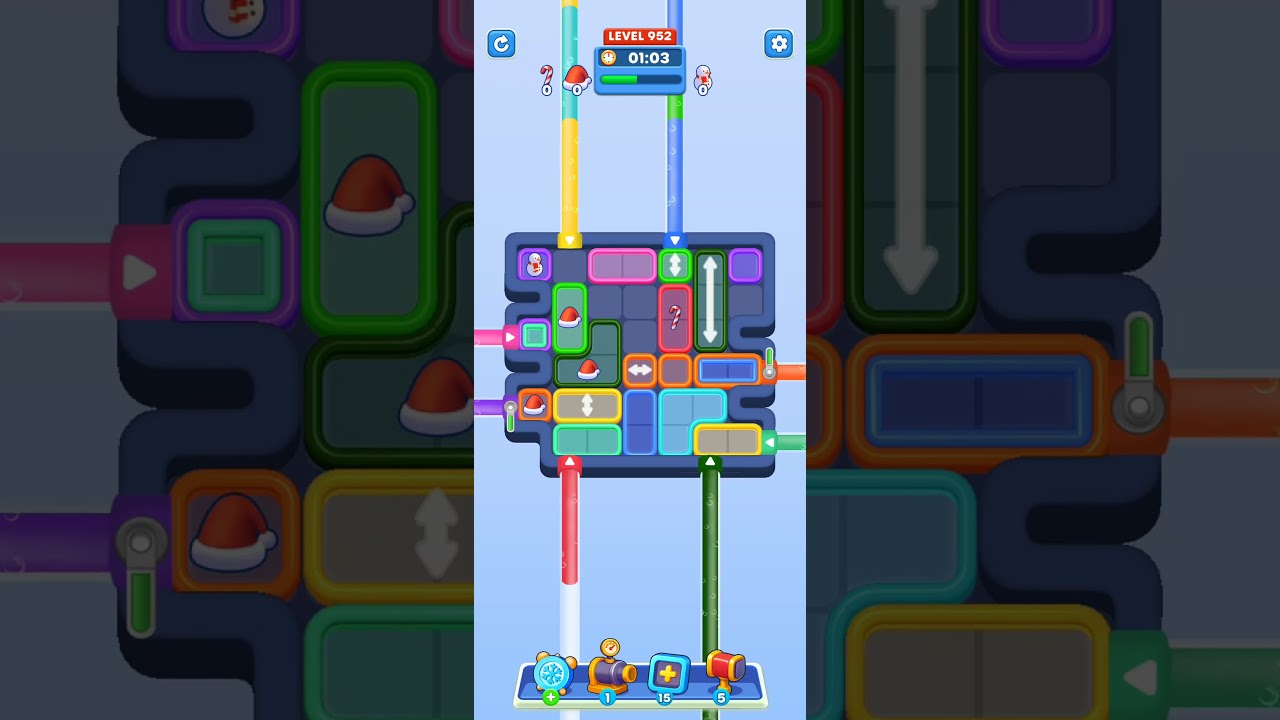Image resolution: width=1280 pixels, height=720 pixels.
Task: Tap the candy cane collection counter
Action: click(547, 80)
